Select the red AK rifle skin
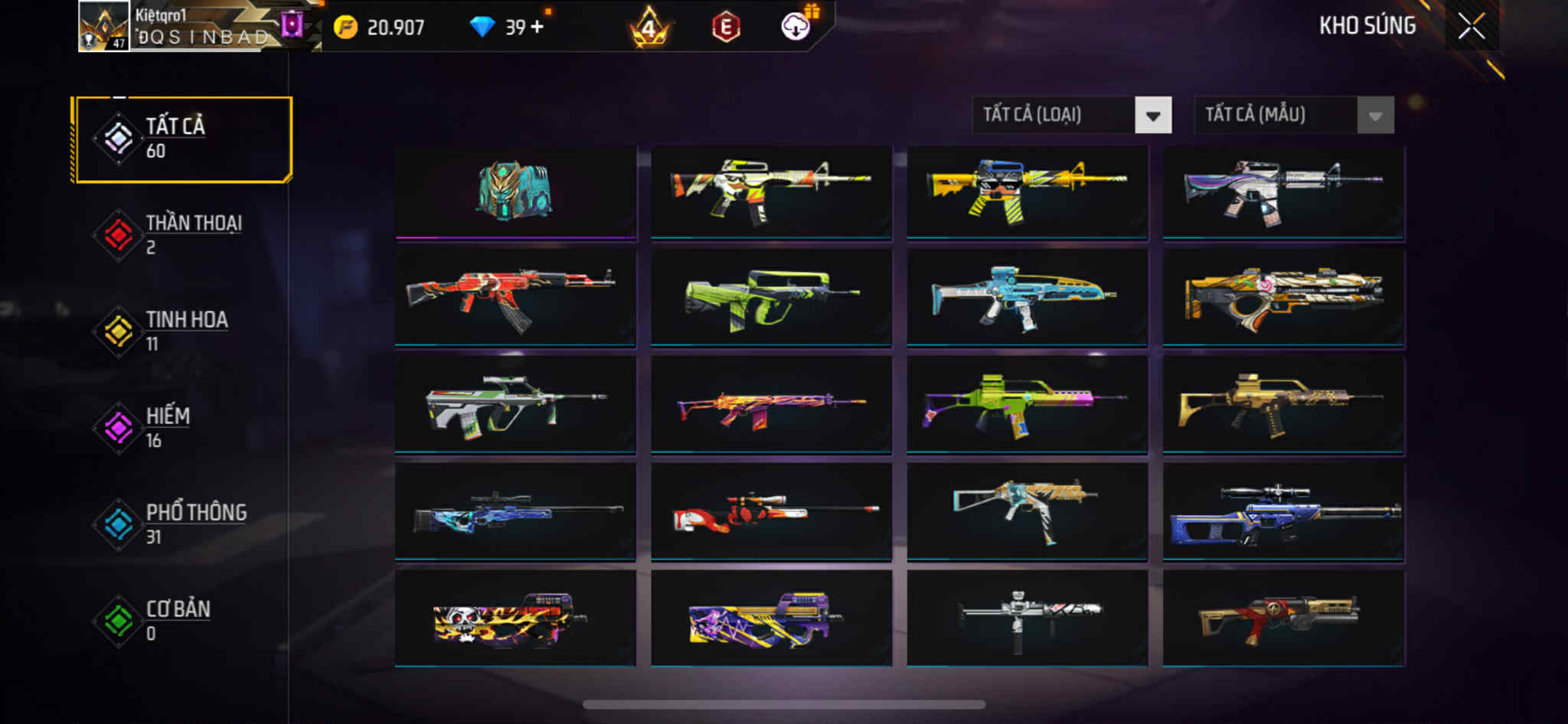Viewport: 1568px width, 724px height. [x=515, y=298]
